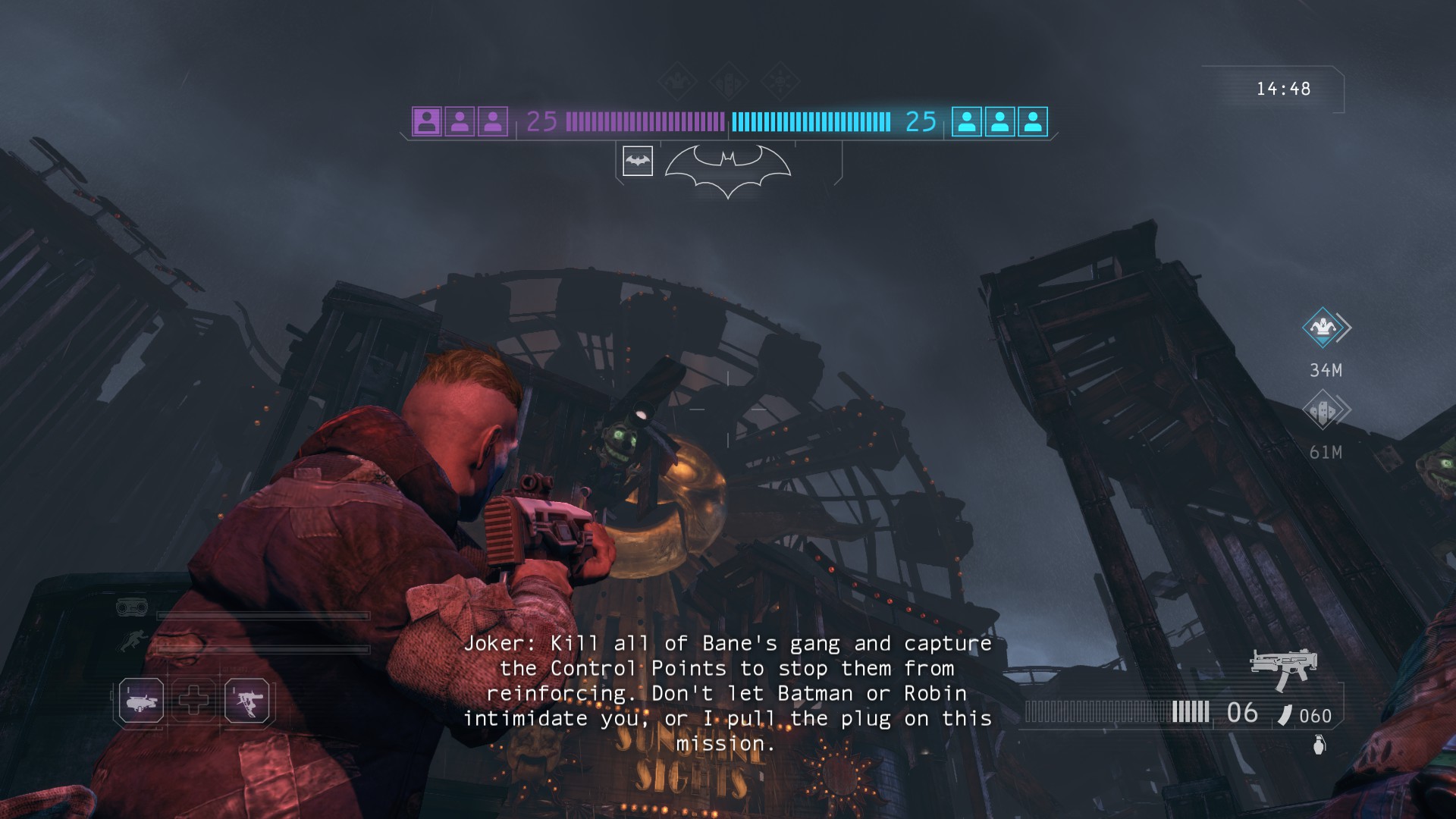
Task: Select the highlighted purple team player icon
Action: pos(427,121)
